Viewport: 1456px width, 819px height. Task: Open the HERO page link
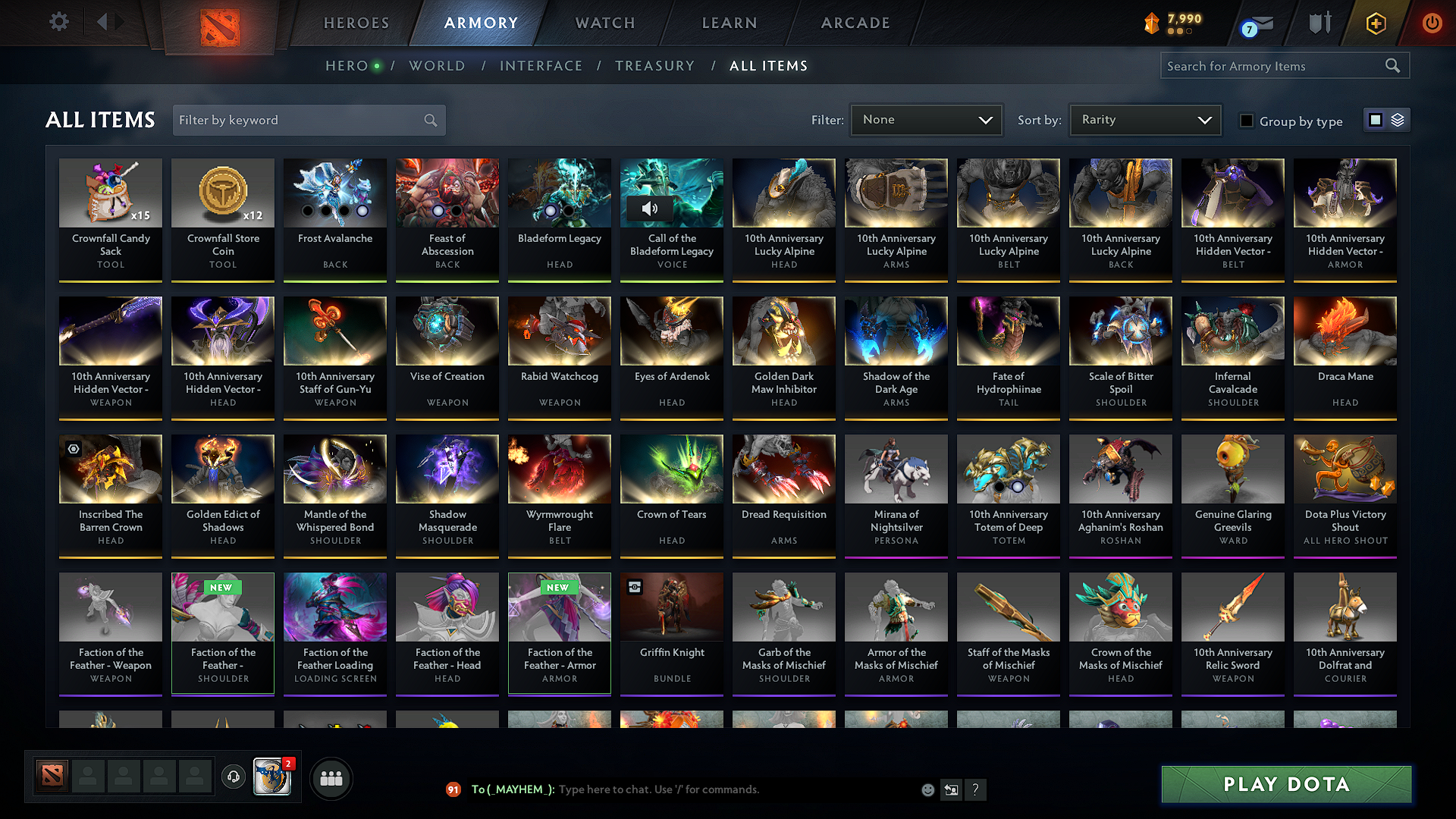[x=346, y=65]
